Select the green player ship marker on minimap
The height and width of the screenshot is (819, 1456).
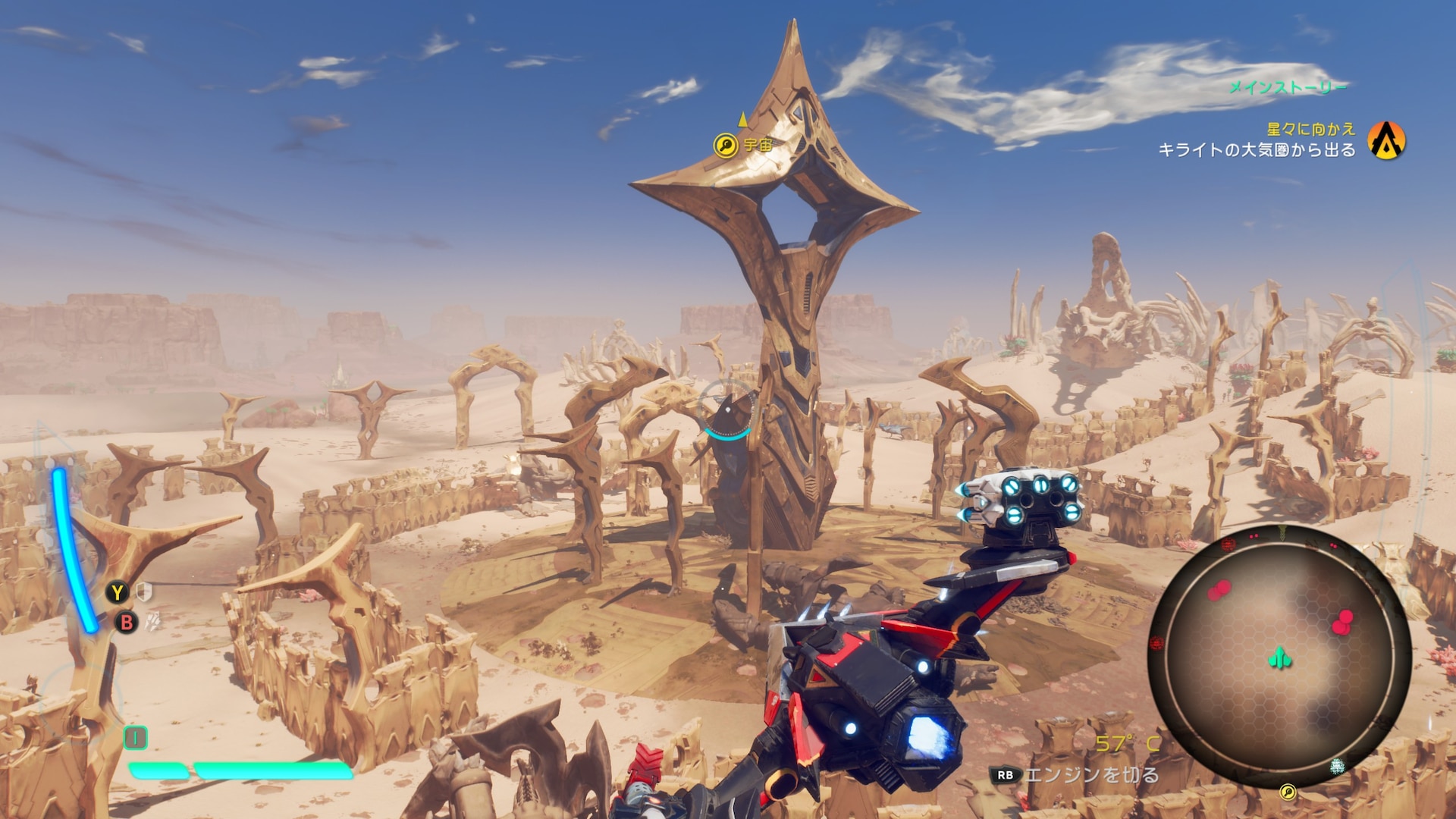point(1280,657)
